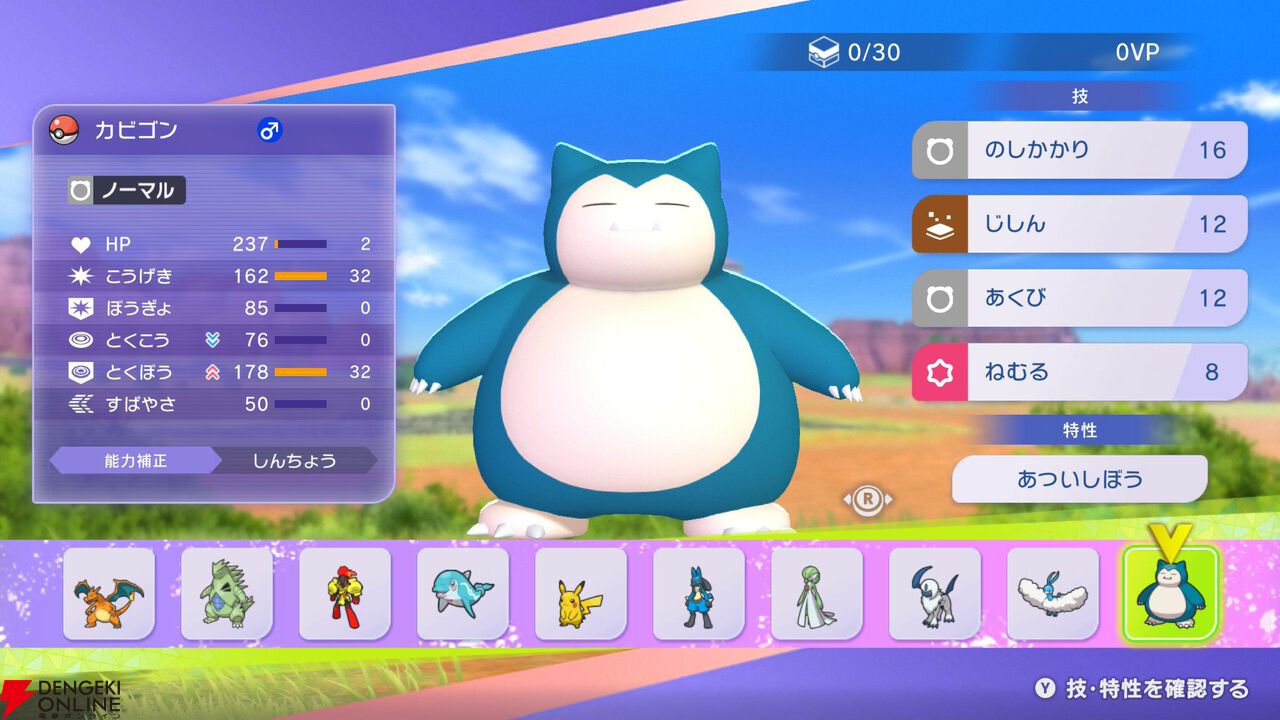Toggle the blue down-arrows beside とくこう
Viewport: 1280px width, 720px height.
(213, 340)
